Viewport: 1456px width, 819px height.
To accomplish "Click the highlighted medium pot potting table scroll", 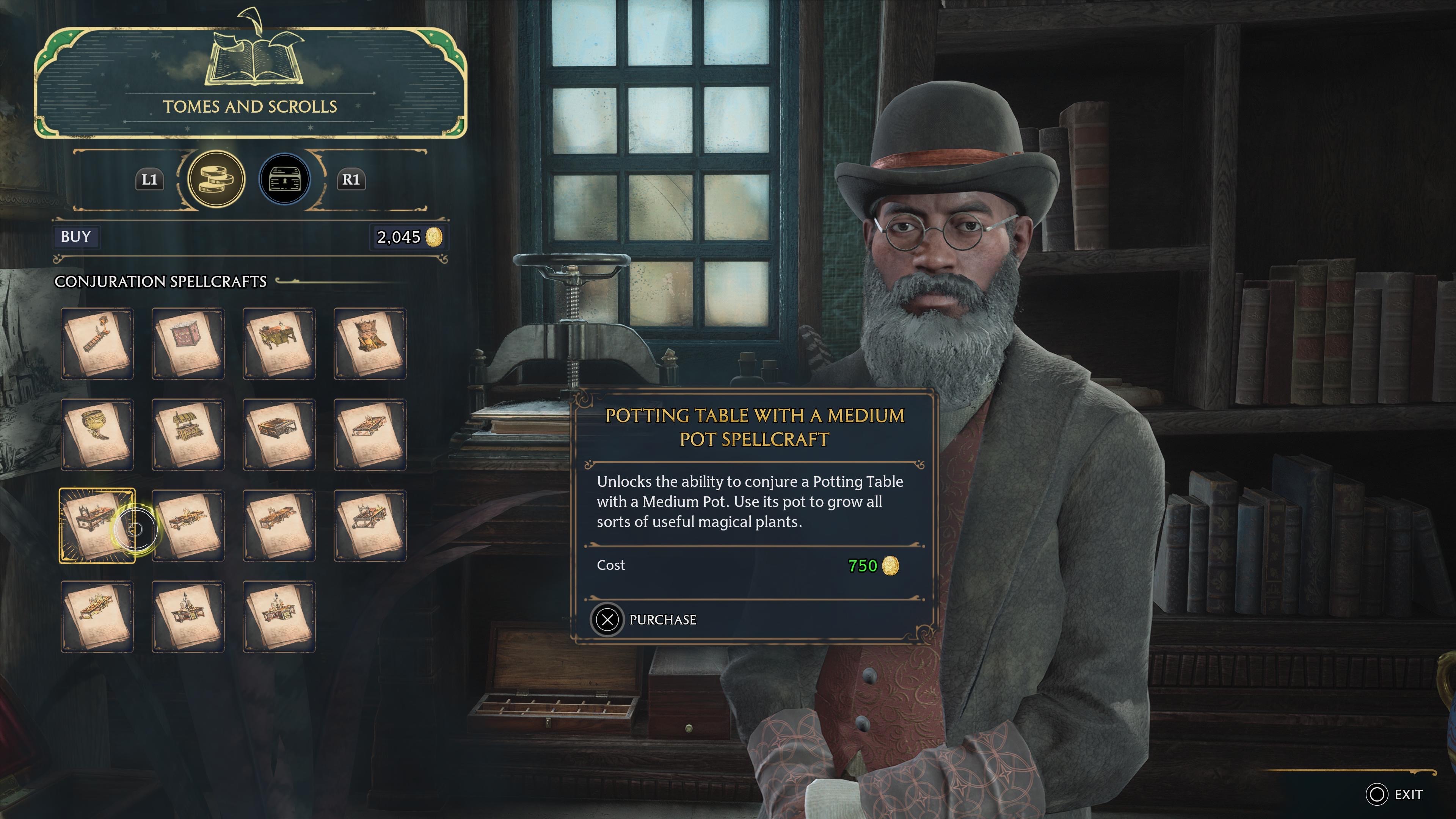I will pyautogui.click(x=97, y=525).
